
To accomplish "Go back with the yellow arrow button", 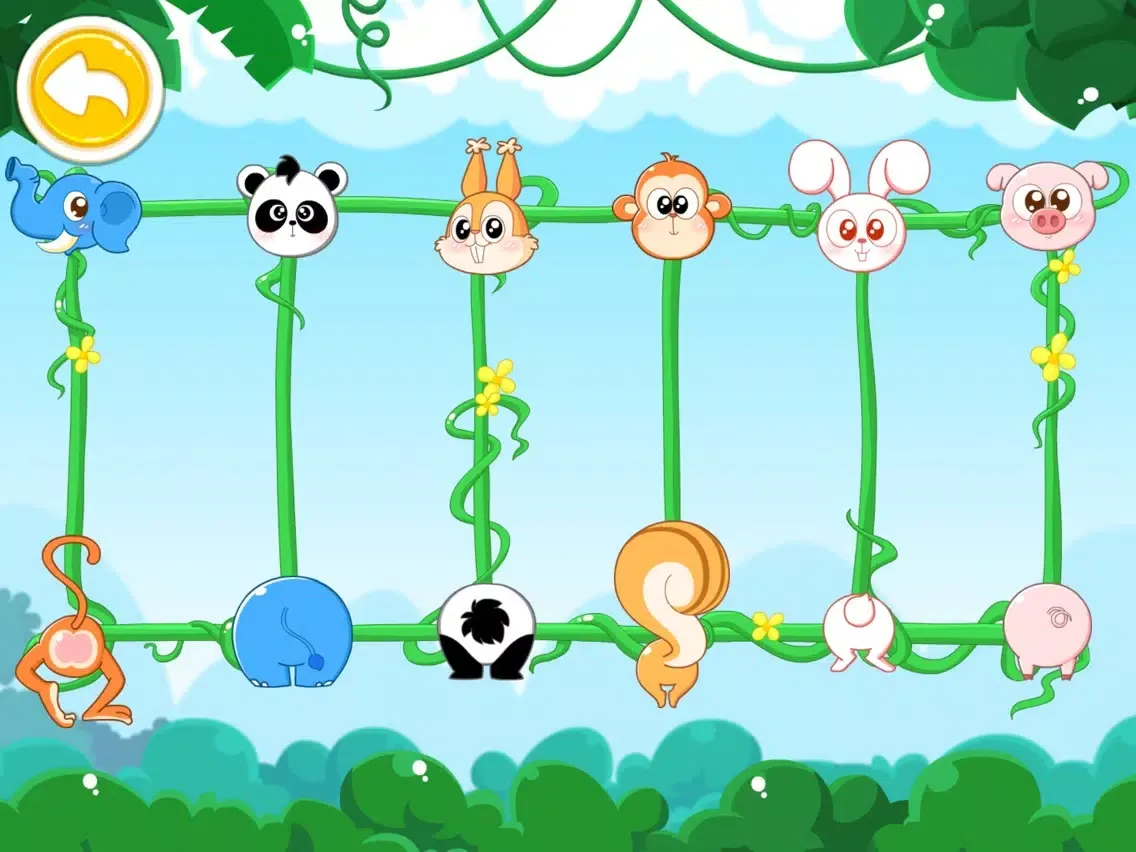I will coord(90,90).
